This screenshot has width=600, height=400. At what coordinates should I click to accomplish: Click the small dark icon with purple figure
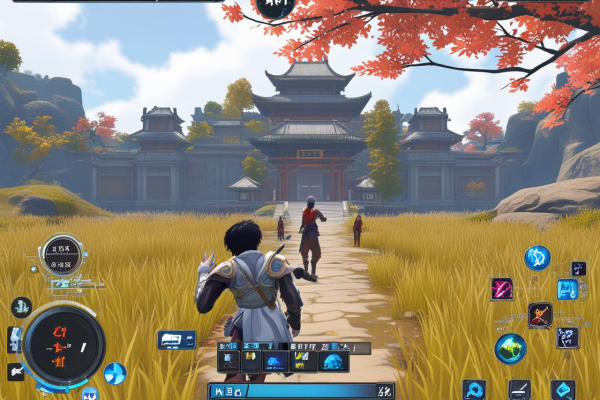click(579, 268)
